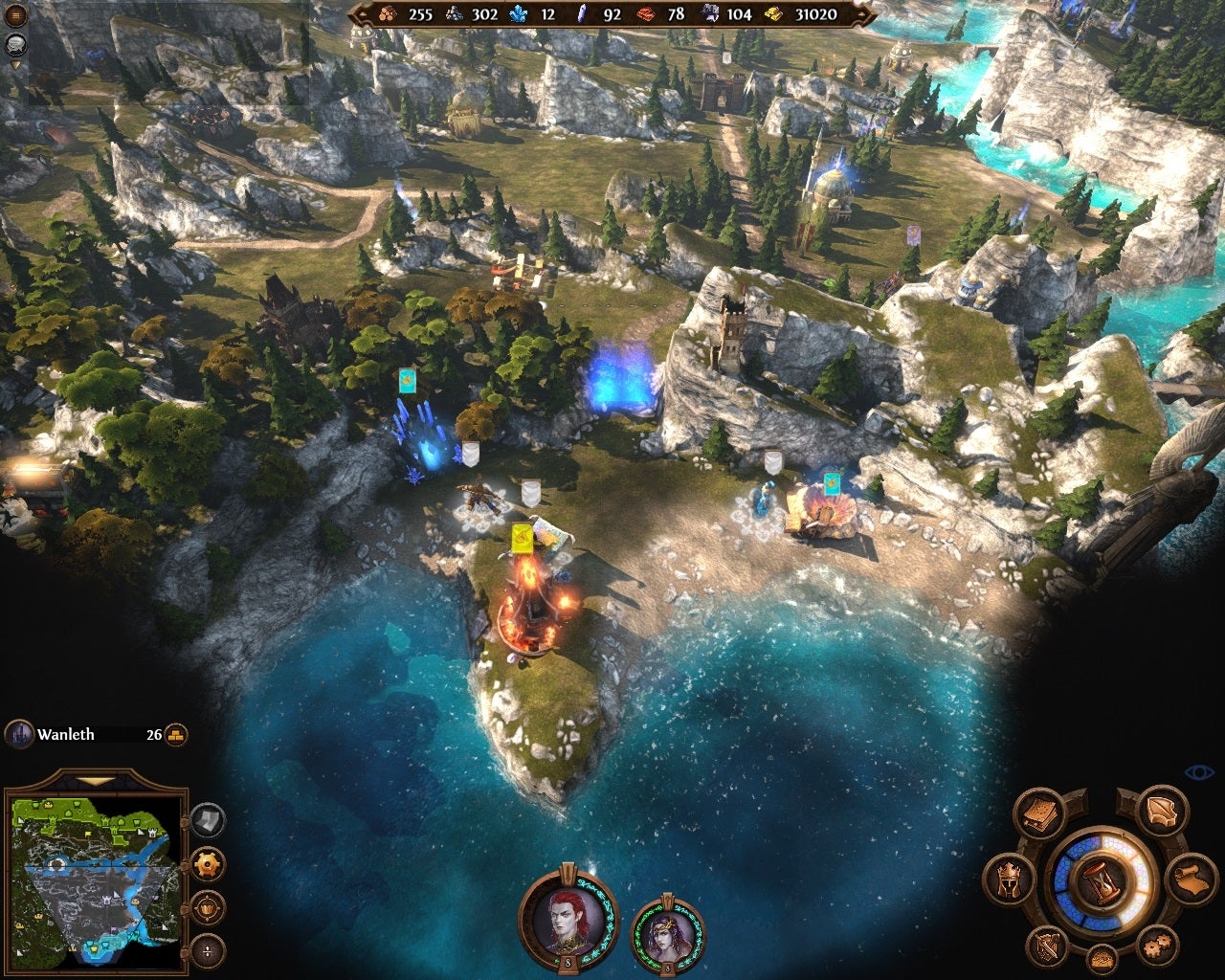The width and height of the screenshot is (1225, 980).
Task: End the turn with the hourglass button
Action: click(x=1100, y=881)
